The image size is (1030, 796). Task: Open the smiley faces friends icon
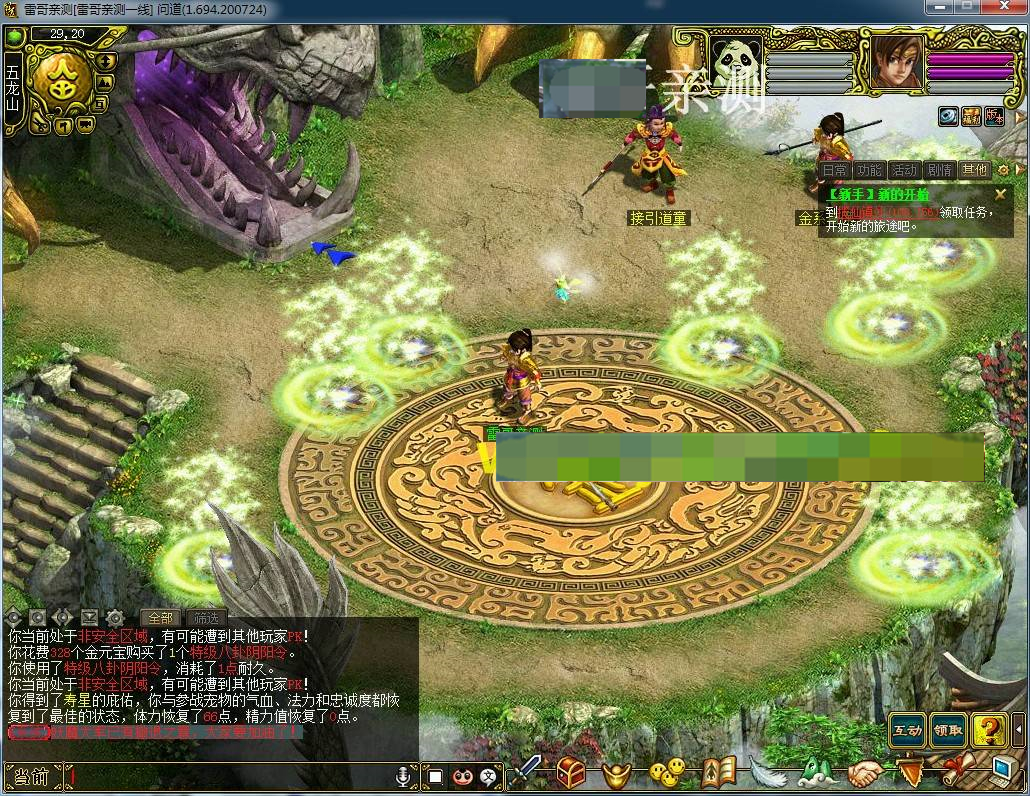point(667,772)
